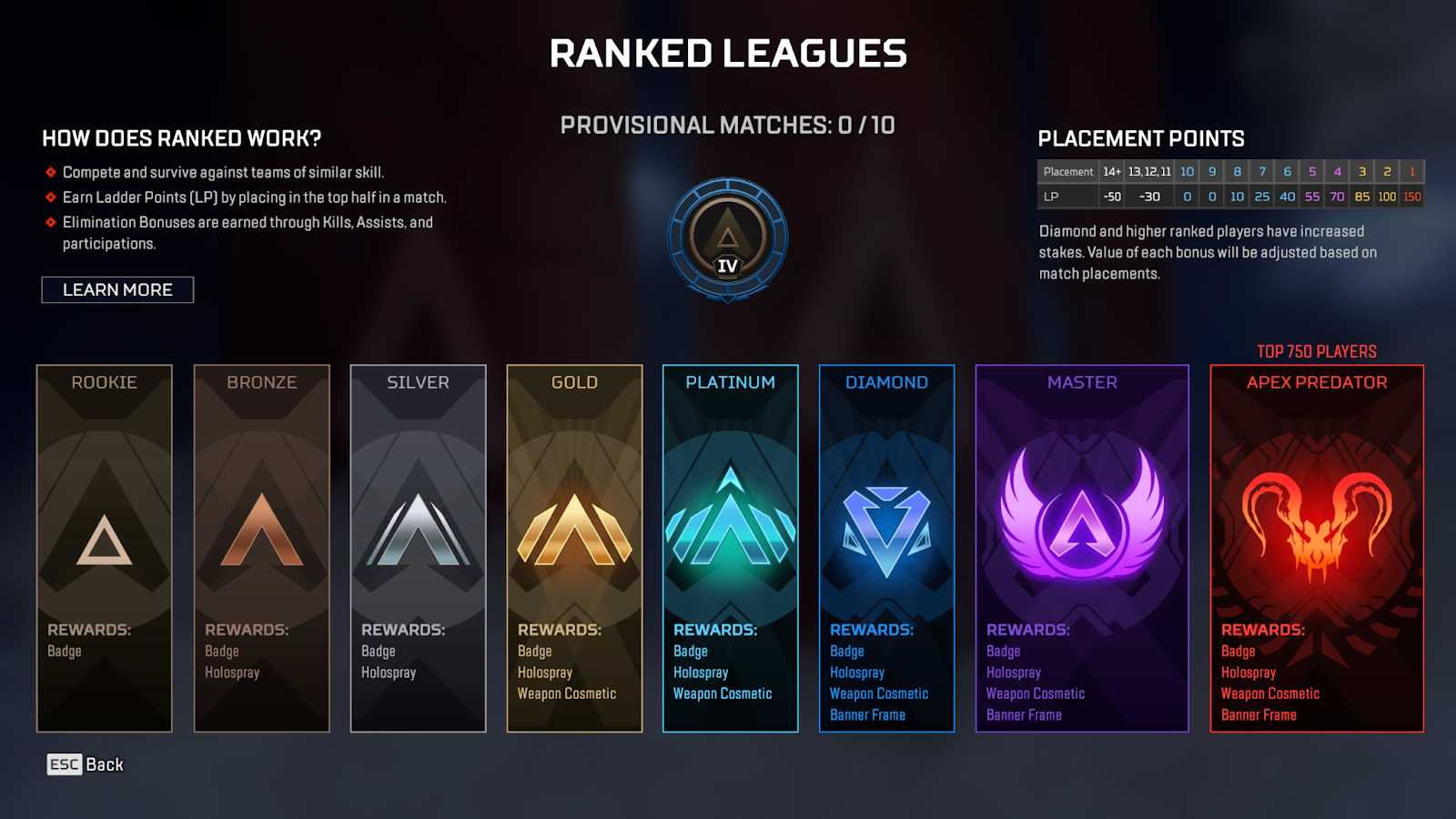Choose the Bronze league card
Screen dimensions: 1456x819
pos(262,548)
